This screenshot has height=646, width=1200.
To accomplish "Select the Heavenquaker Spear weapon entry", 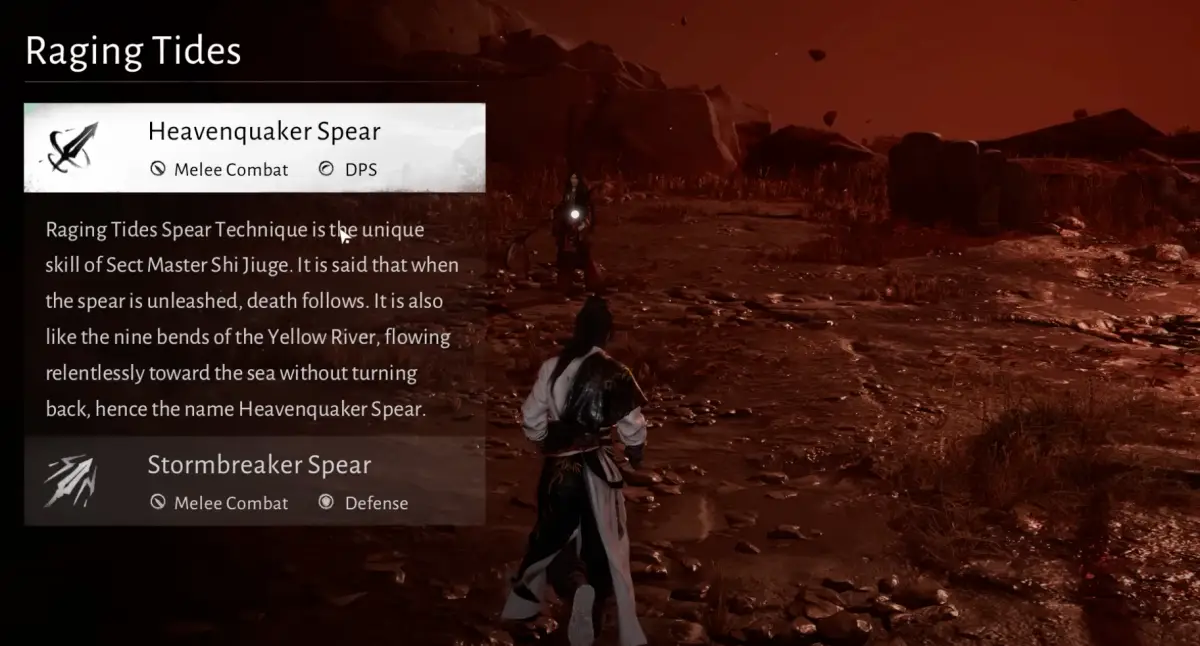I will (x=255, y=148).
